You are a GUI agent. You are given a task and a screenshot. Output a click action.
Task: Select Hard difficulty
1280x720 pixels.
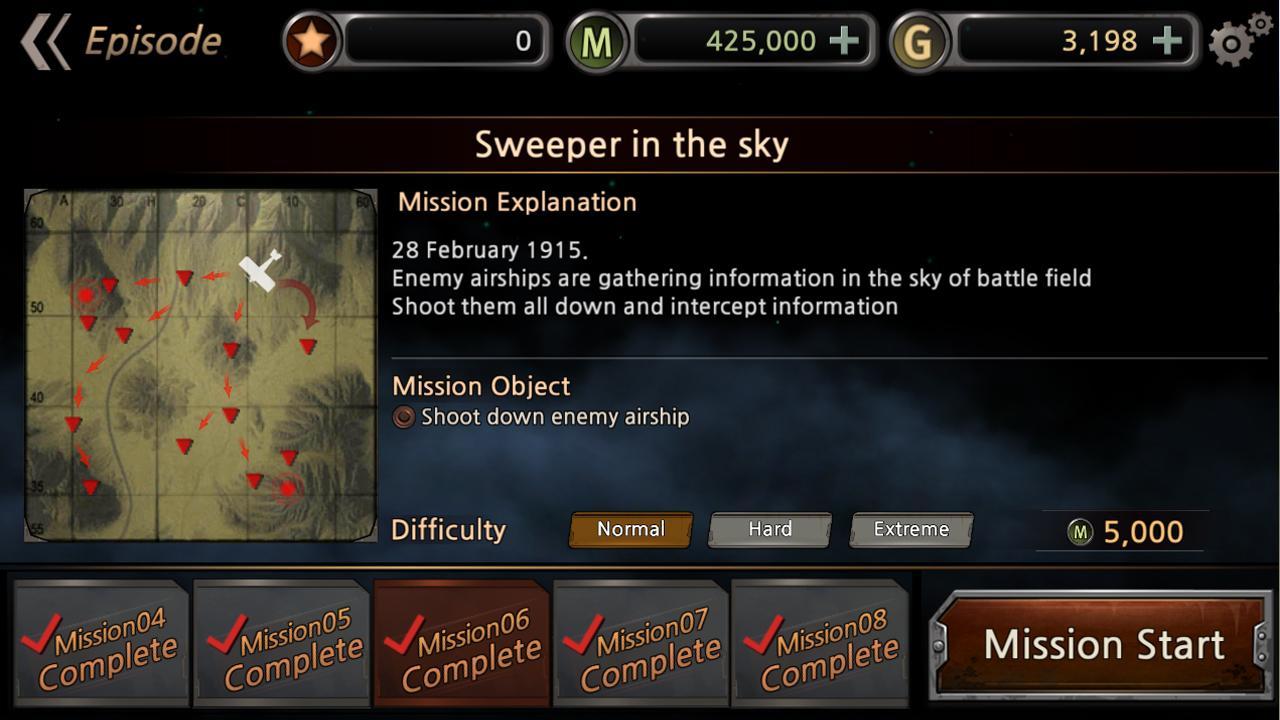[x=769, y=529]
